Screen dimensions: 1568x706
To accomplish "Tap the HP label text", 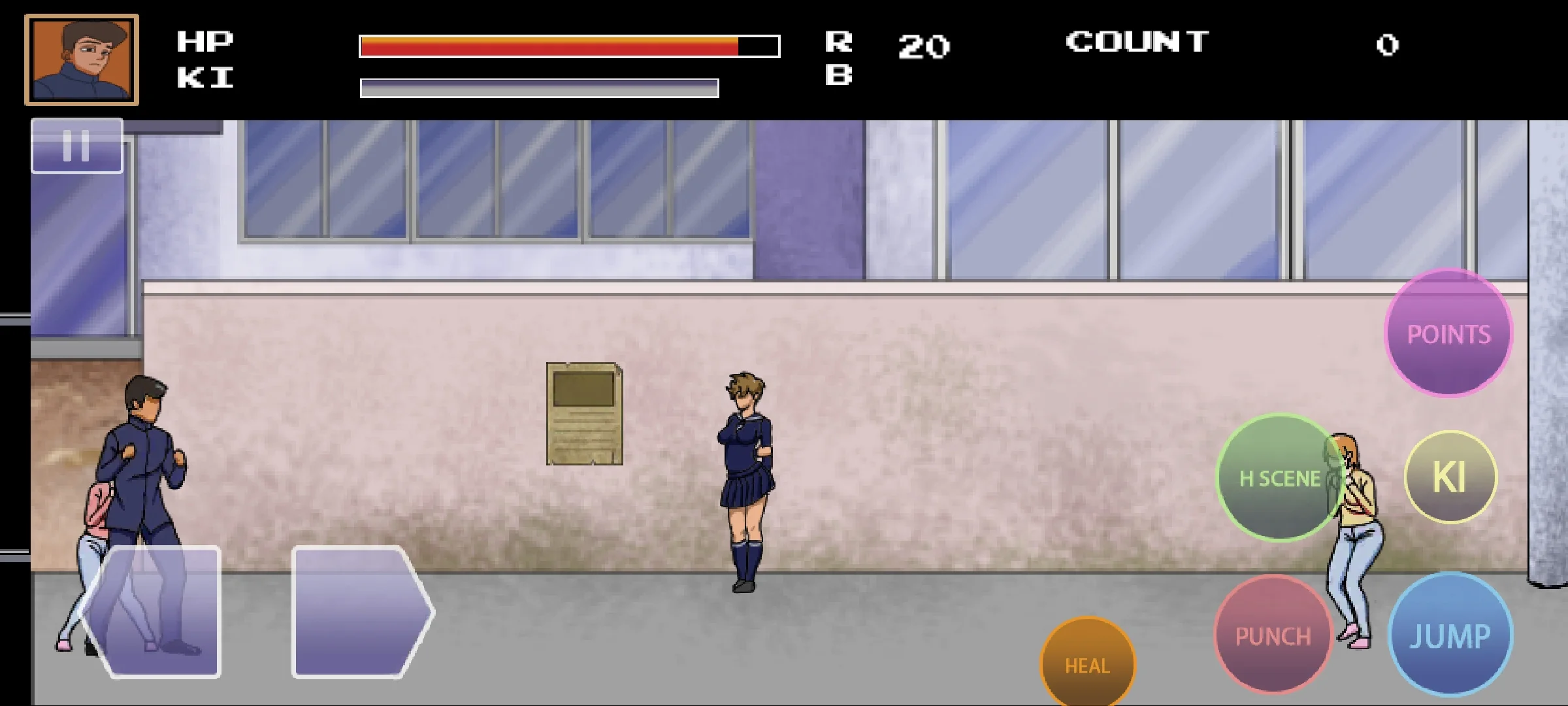I will pyautogui.click(x=204, y=41).
